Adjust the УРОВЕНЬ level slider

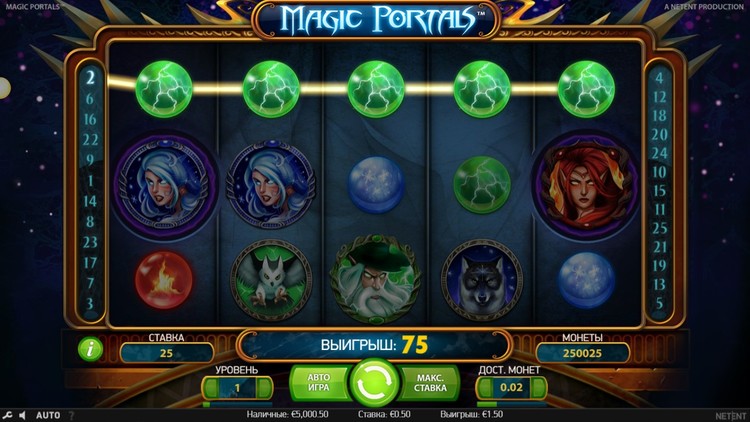[x=238, y=404]
